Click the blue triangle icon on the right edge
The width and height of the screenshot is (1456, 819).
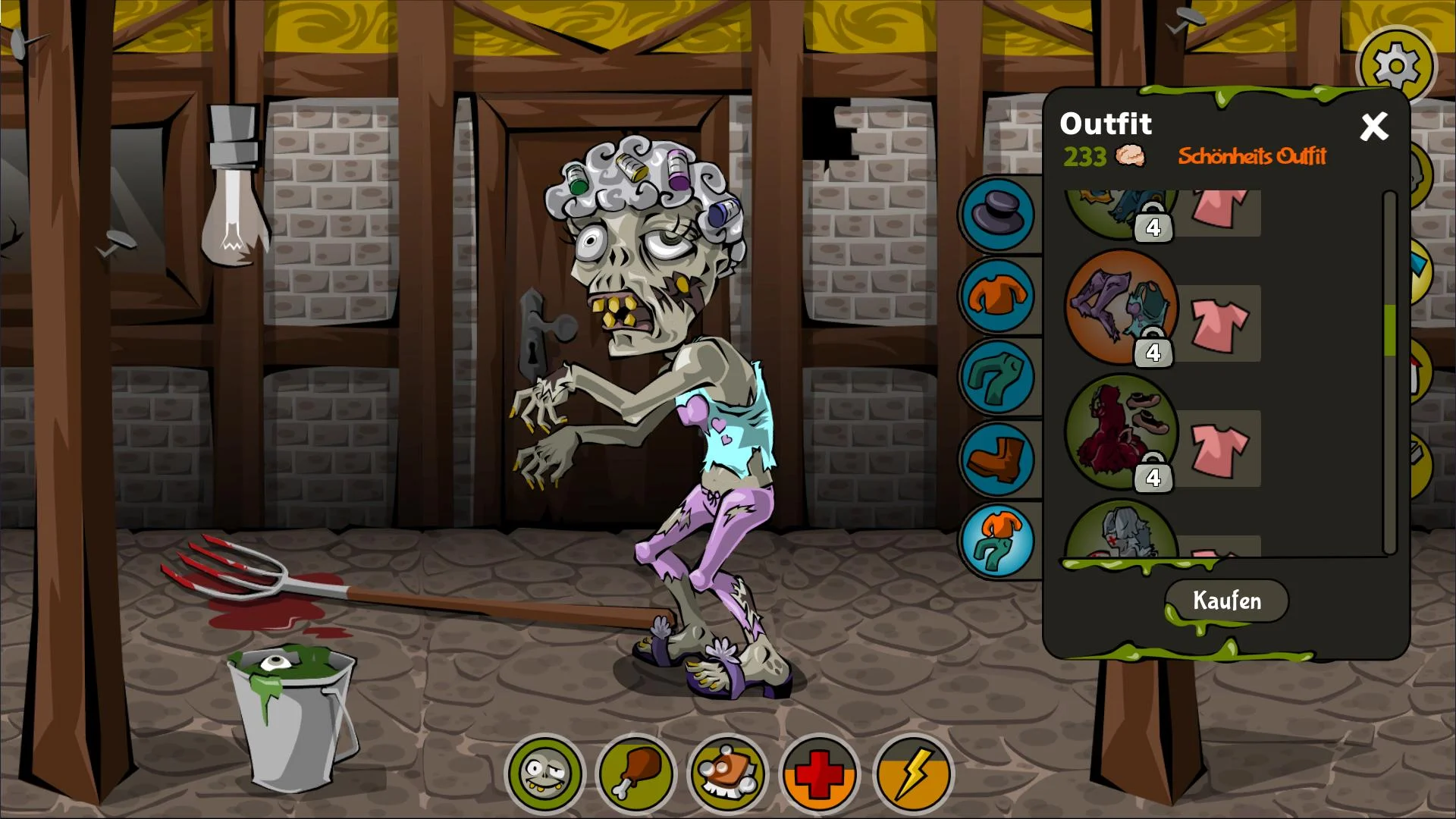1420,265
